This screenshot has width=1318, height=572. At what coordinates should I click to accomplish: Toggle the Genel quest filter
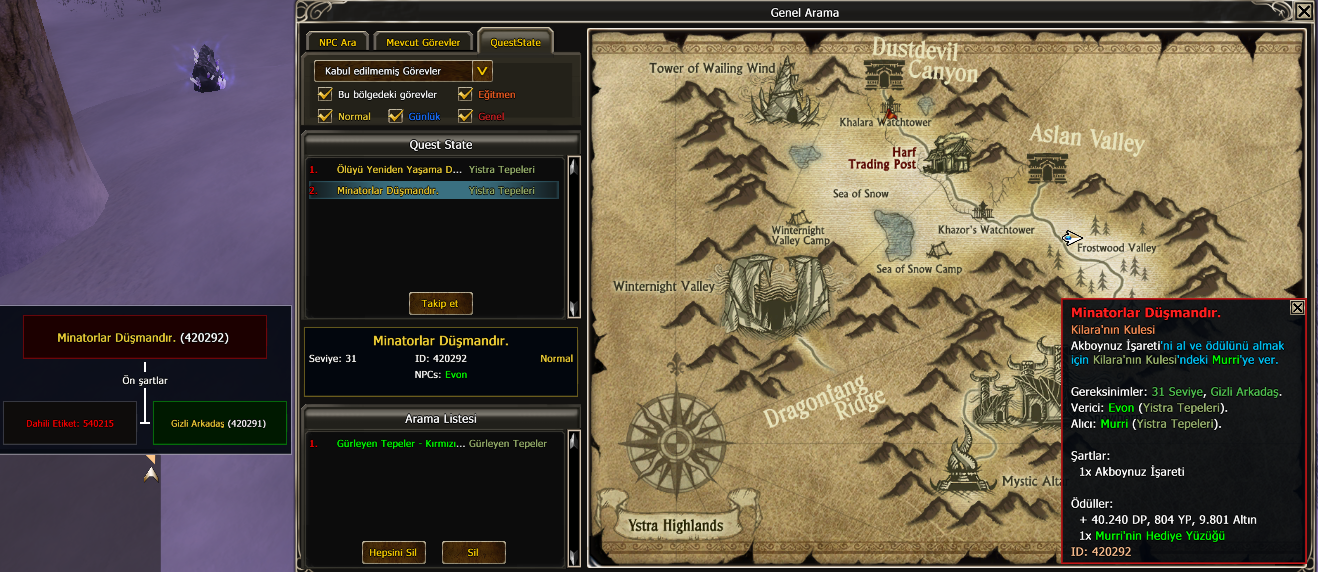click(466, 117)
